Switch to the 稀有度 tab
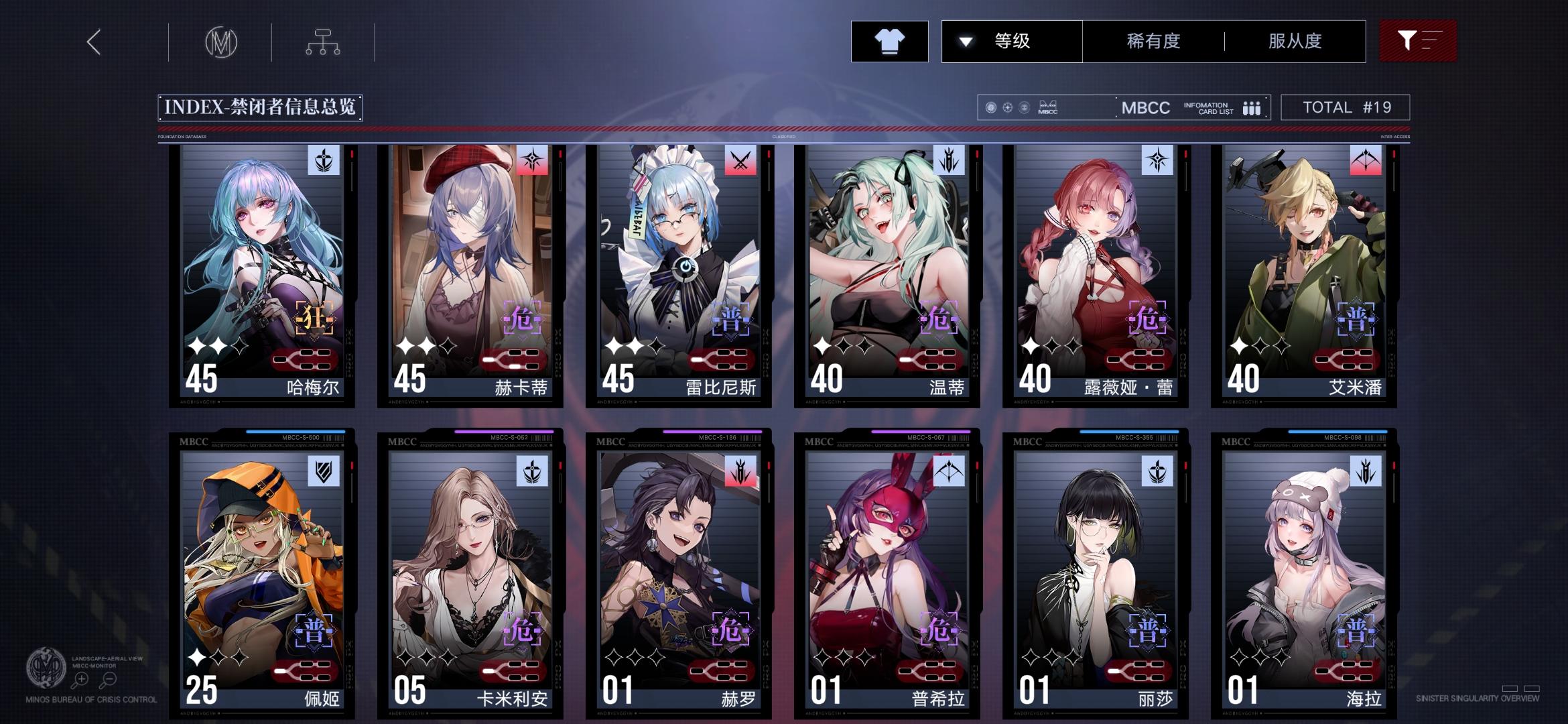Viewport: 1568px width, 724px height. 1152,41
